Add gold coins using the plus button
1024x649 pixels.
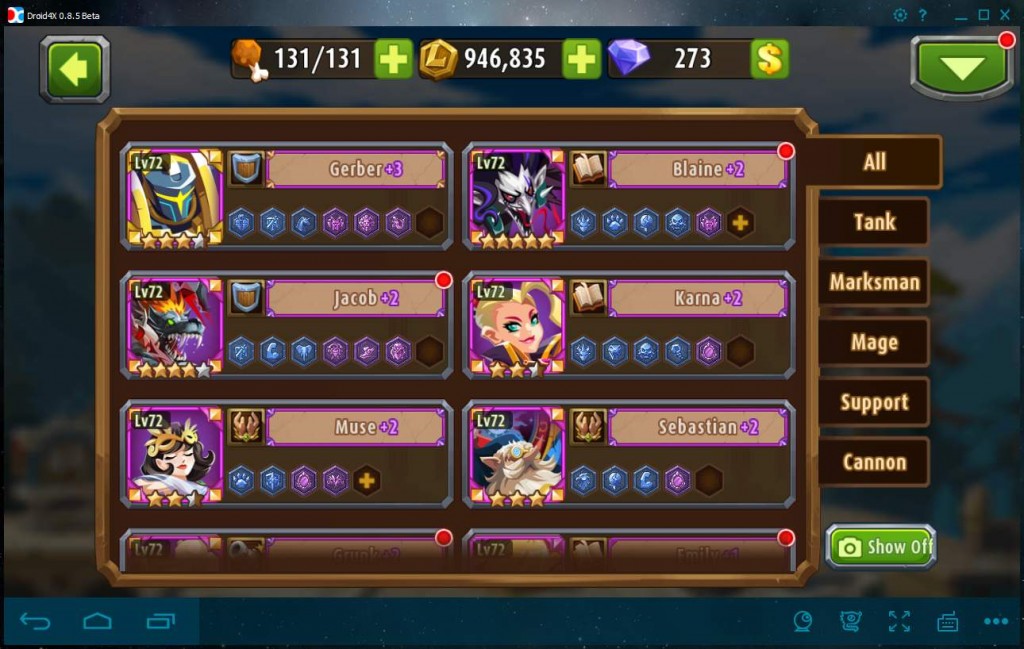581,59
